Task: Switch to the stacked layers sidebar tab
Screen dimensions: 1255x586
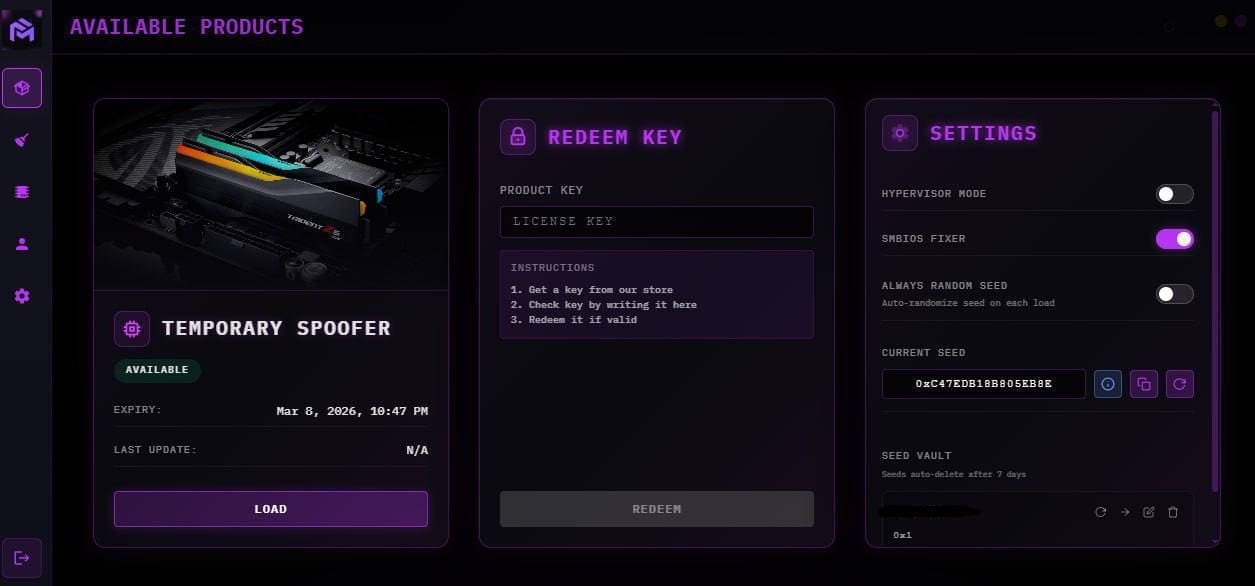Action: coord(22,192)
